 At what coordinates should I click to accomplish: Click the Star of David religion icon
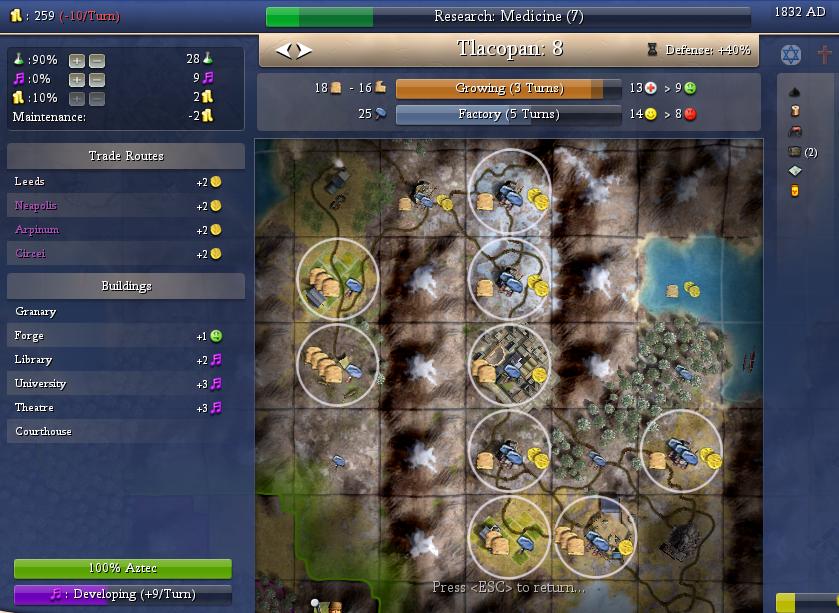[790, 53]
